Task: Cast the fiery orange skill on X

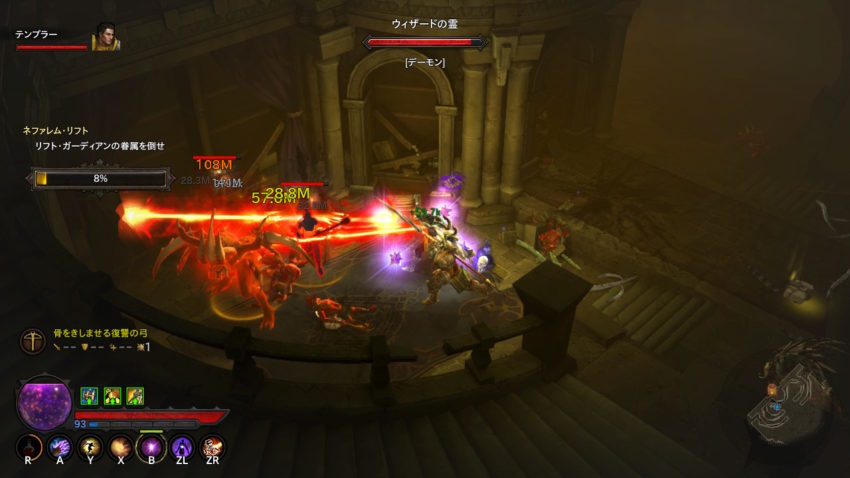Action: click(x=121, y=446)
